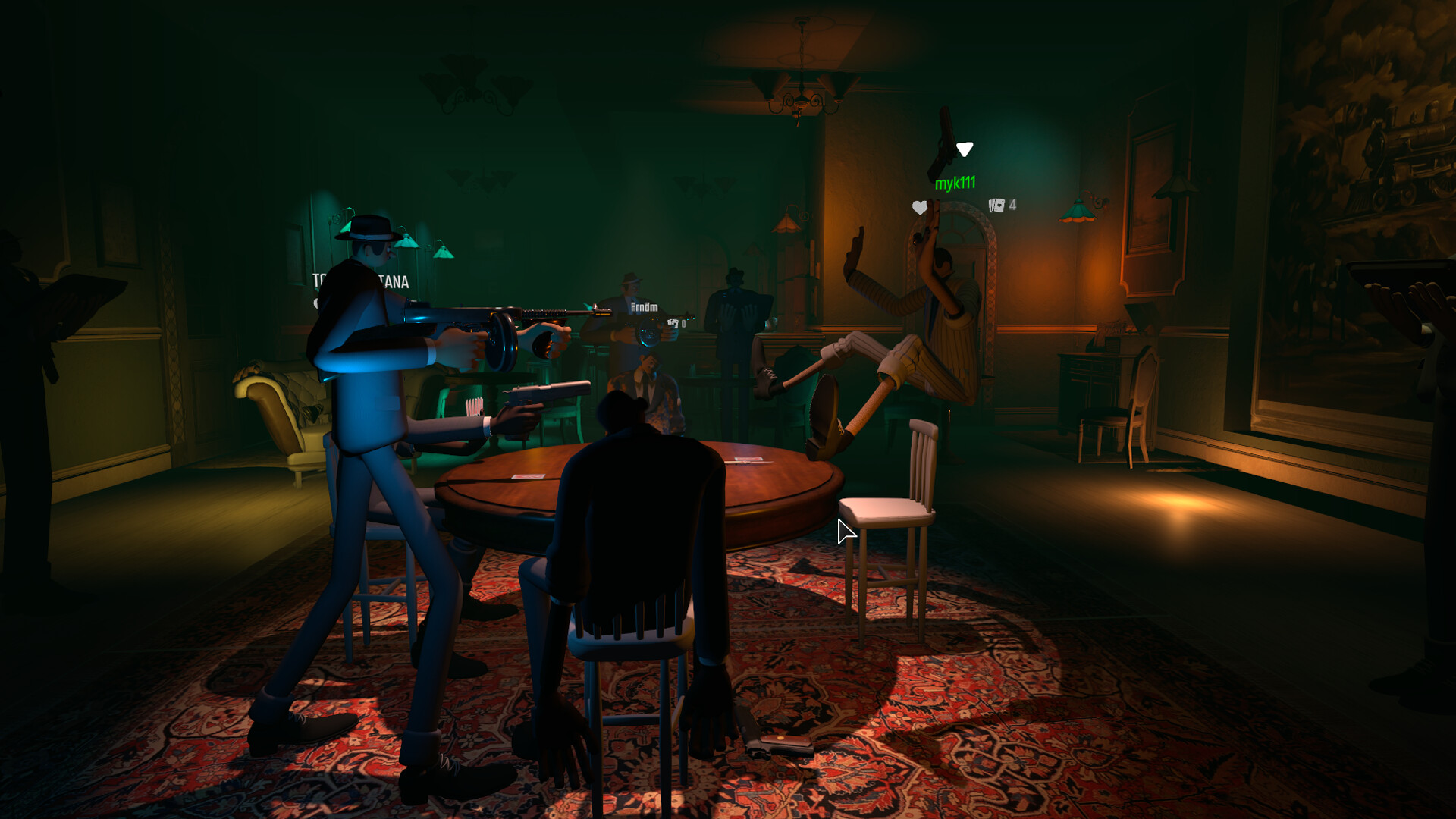This screenshot has height=819, width=1456.
Task: Click the Frndm nameplate
Action: [644, 306]
